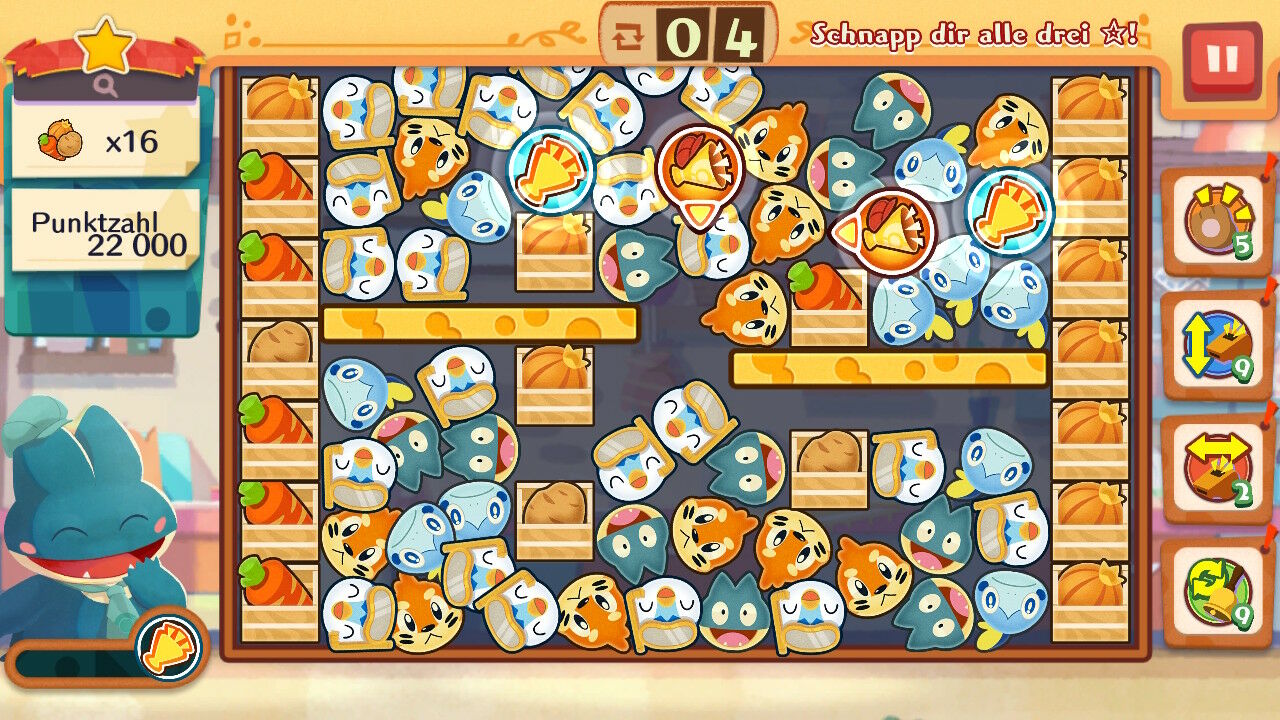Pause the game with the red button
The height and width of the screenshot is (720, 1280).
pos(1221,60)
